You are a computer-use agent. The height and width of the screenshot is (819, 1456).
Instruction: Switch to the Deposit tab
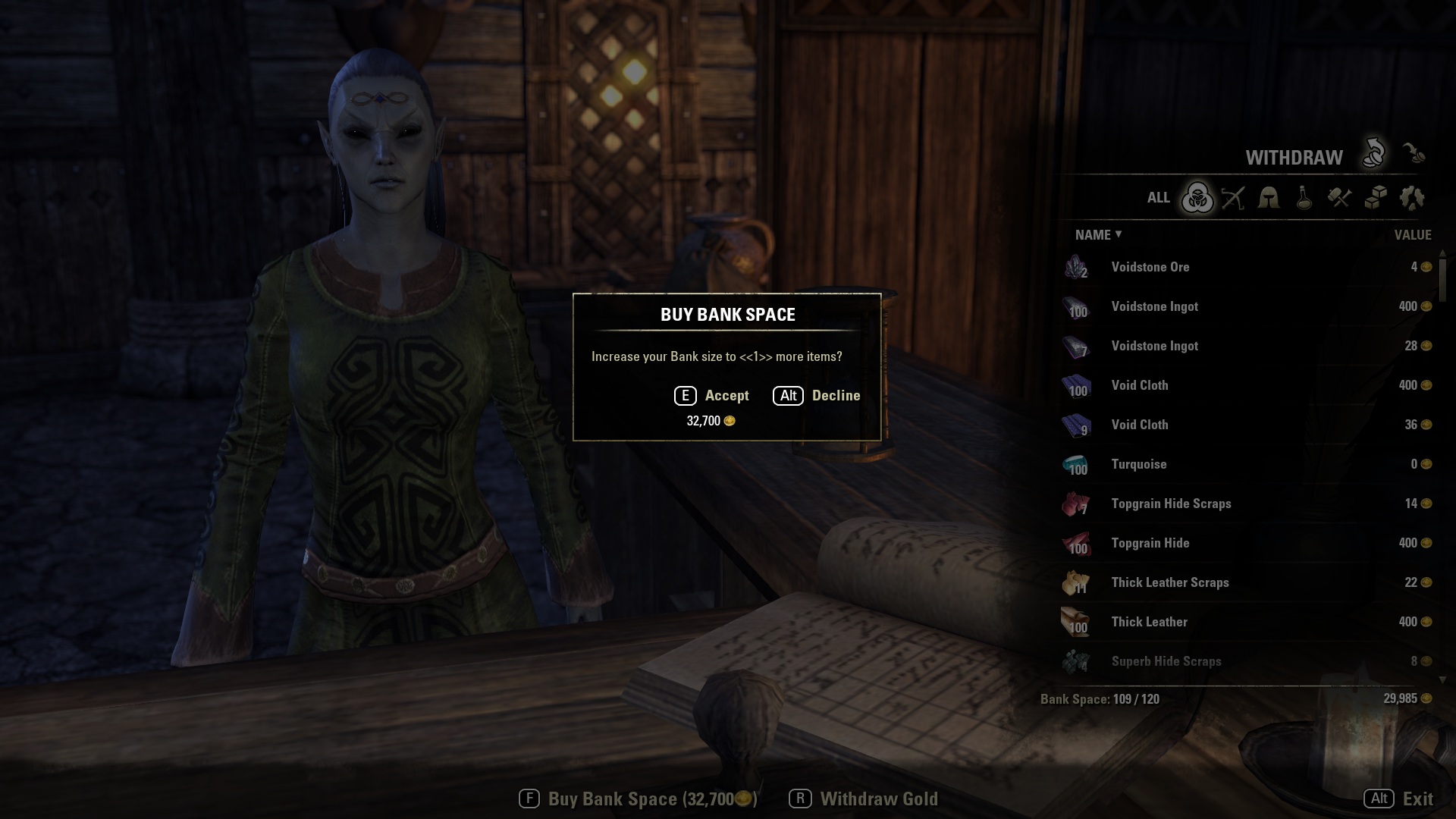coord(1413,154)
